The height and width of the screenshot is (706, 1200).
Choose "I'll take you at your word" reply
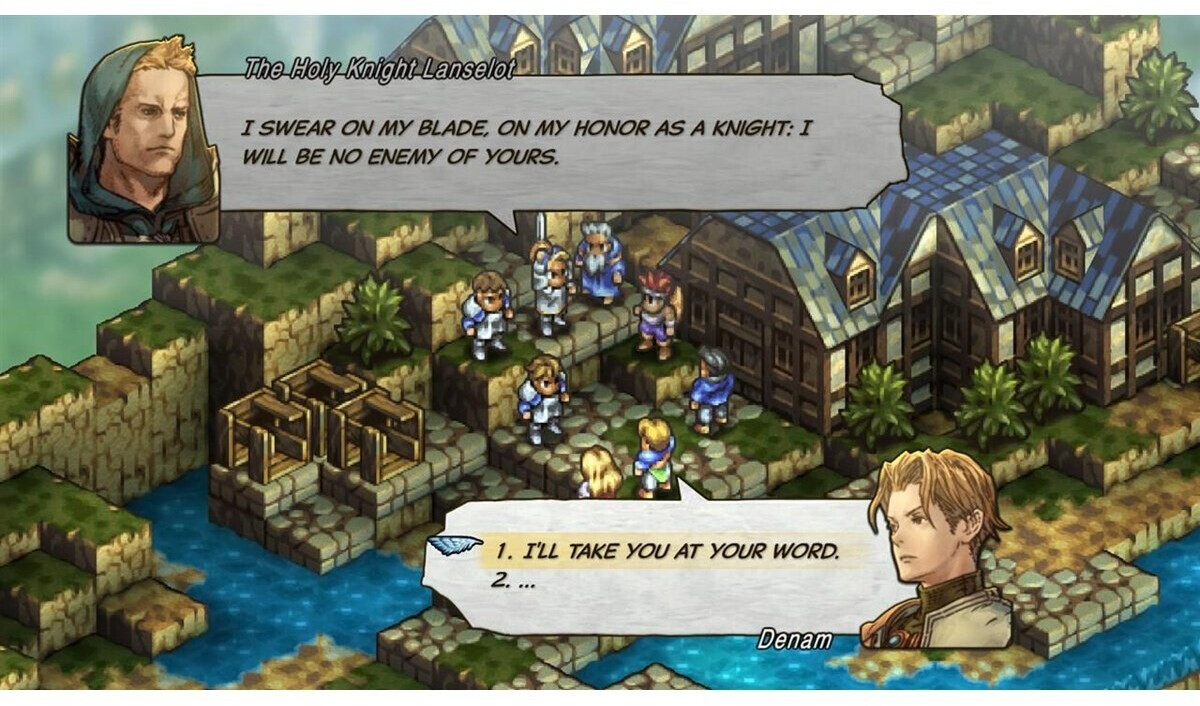click(664, 551)
